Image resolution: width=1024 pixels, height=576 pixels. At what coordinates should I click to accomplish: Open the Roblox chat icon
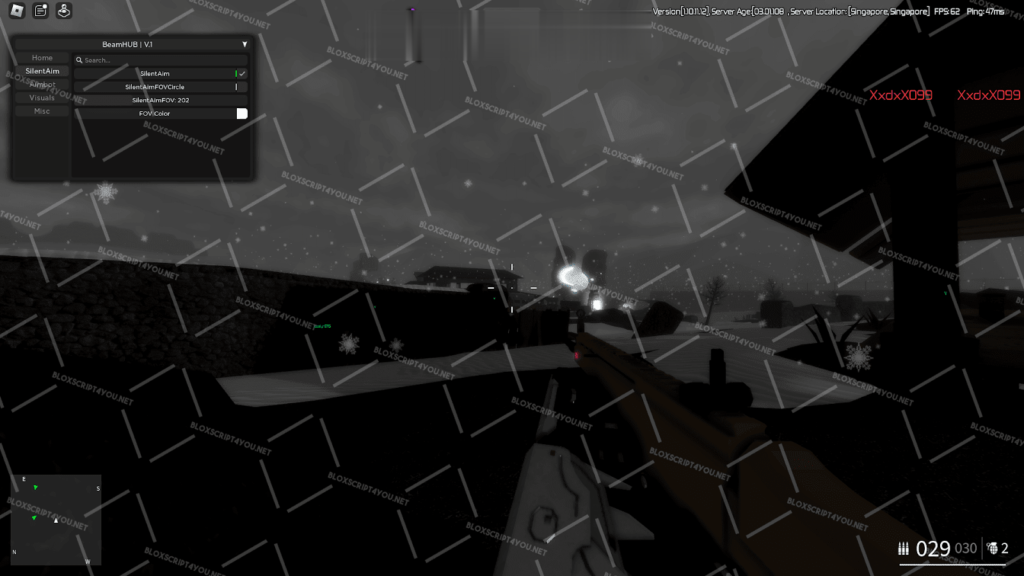coord(41,11)
